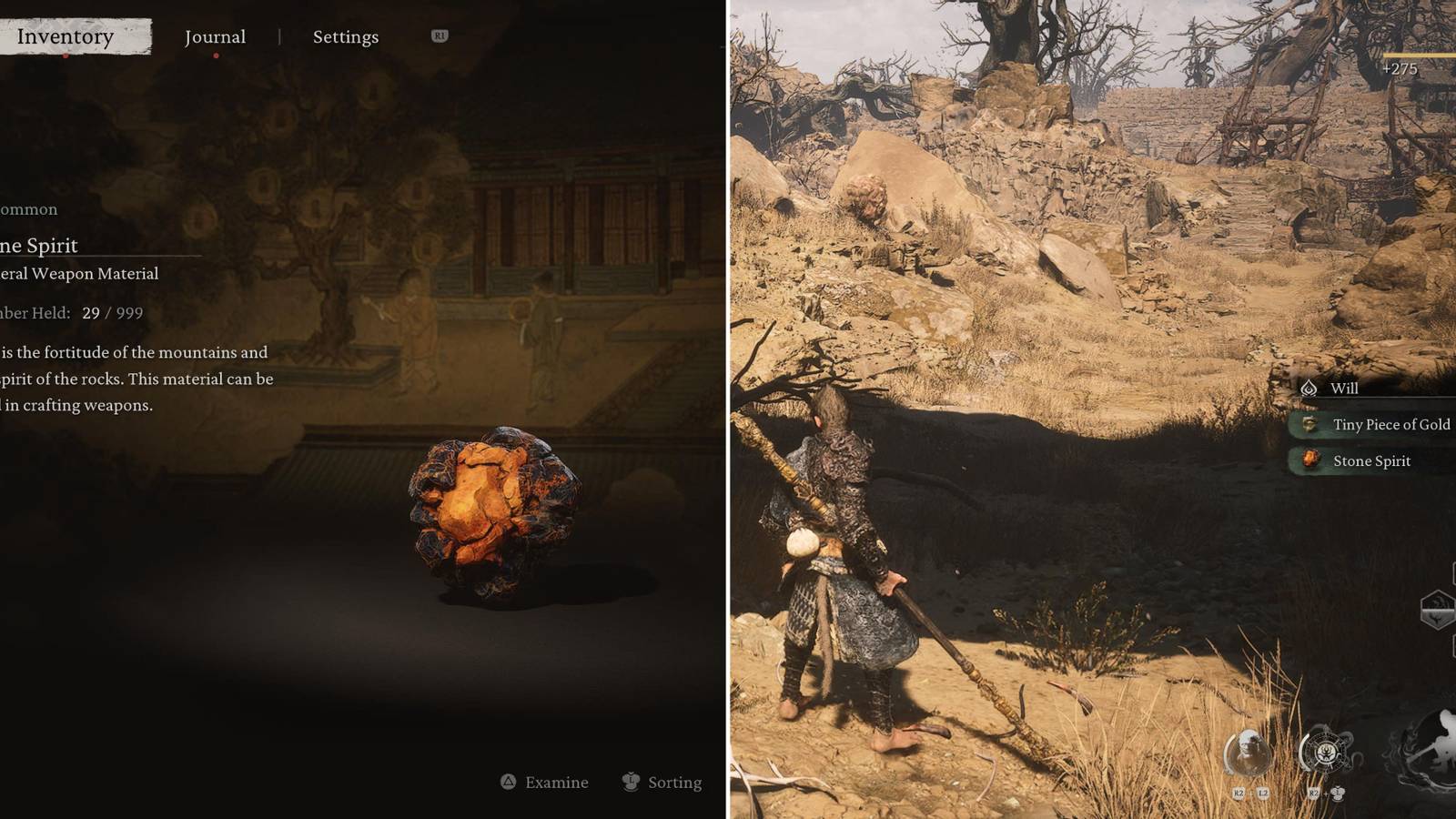The image size is (1456, 819).
Task: Click the Stone Spirit icon in loot list
Action: click(1310, 459)
